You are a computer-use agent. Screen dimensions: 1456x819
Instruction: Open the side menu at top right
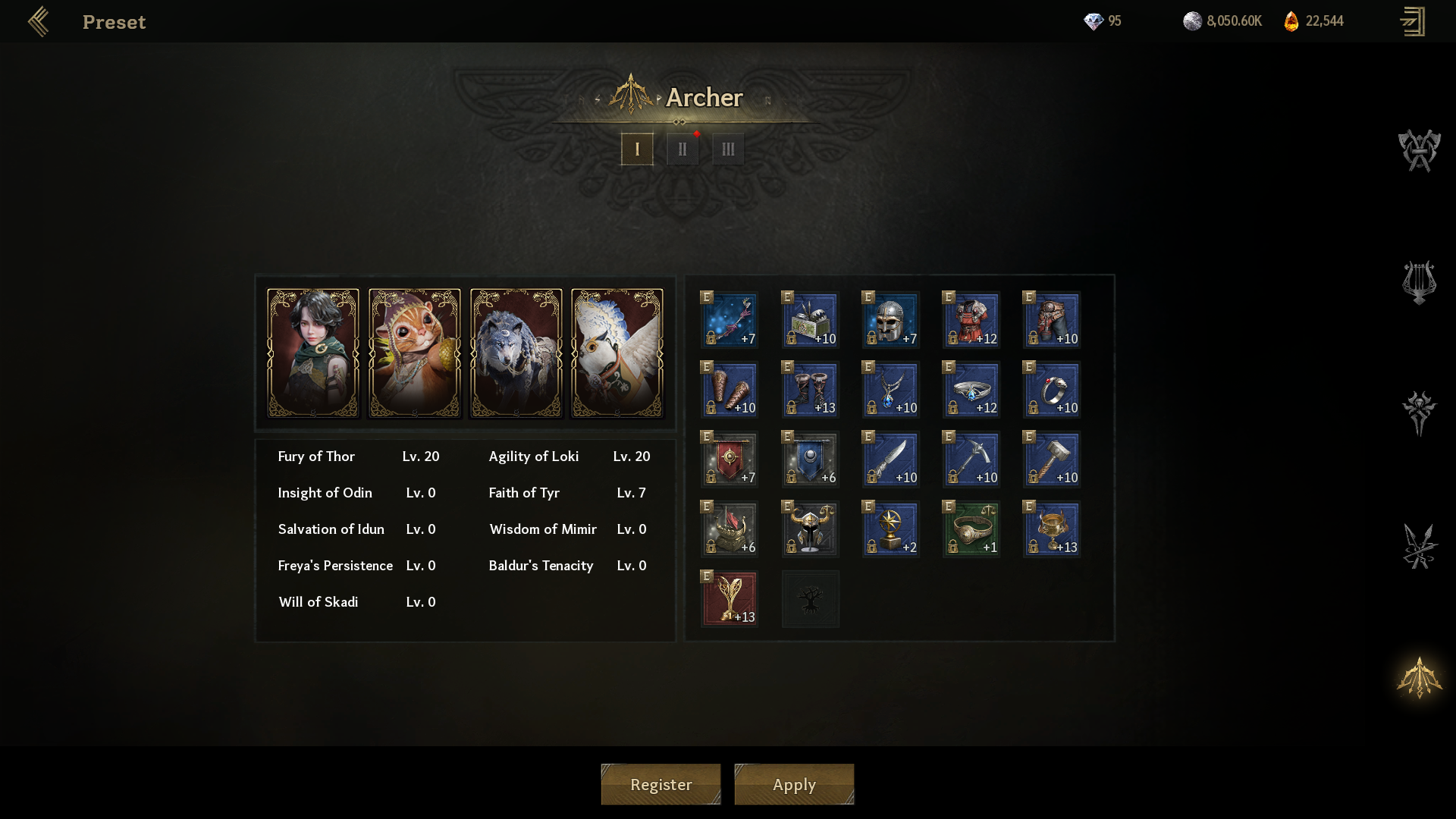click(1412, 22)
